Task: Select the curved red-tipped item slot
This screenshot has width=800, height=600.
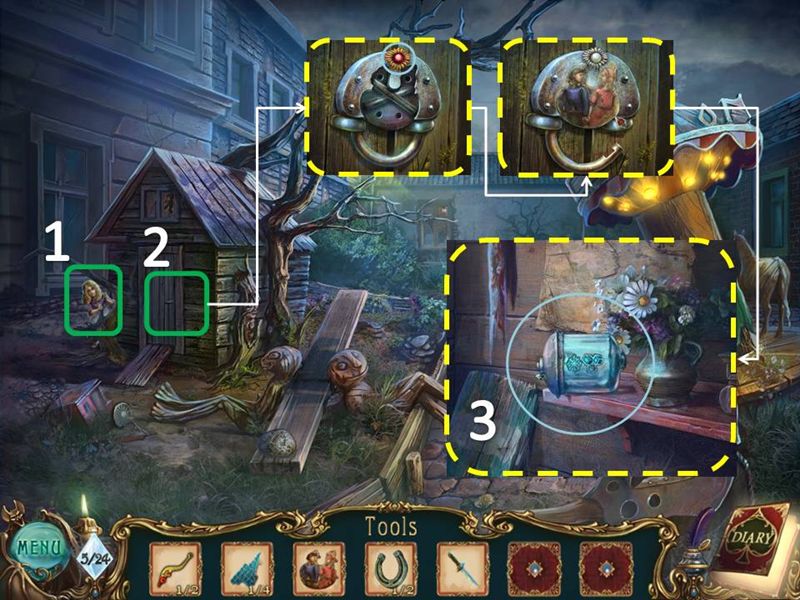Action: [x=175, y=566]
